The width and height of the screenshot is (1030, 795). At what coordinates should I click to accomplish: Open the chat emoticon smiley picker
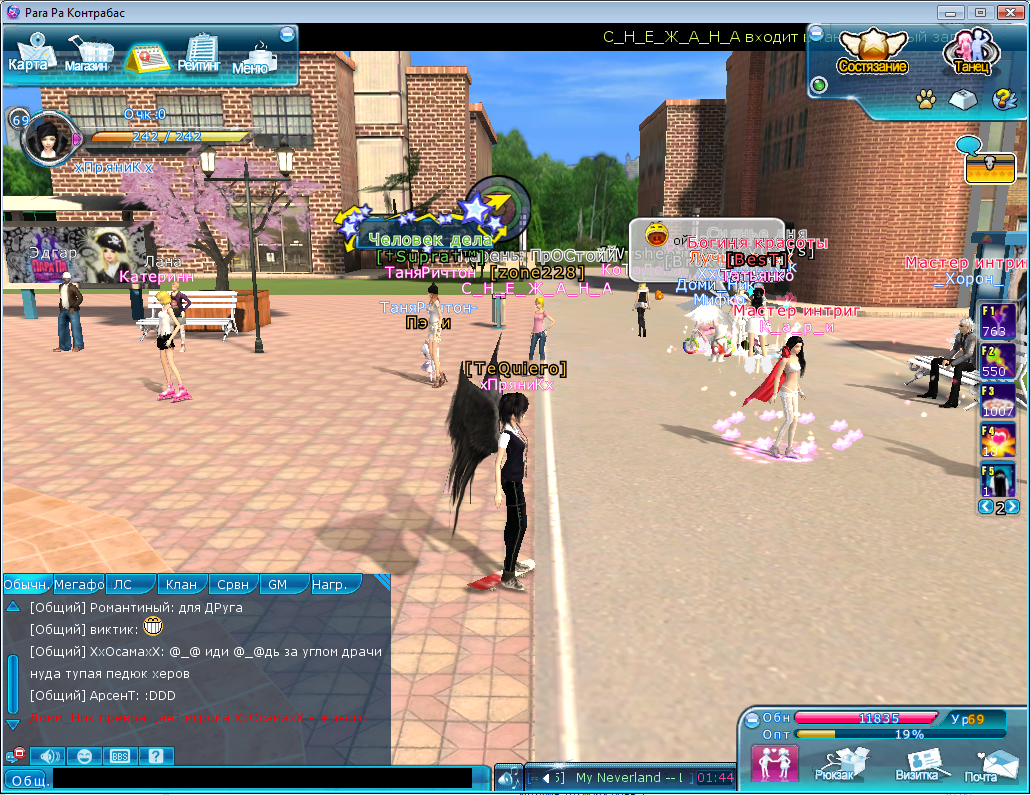83,756
